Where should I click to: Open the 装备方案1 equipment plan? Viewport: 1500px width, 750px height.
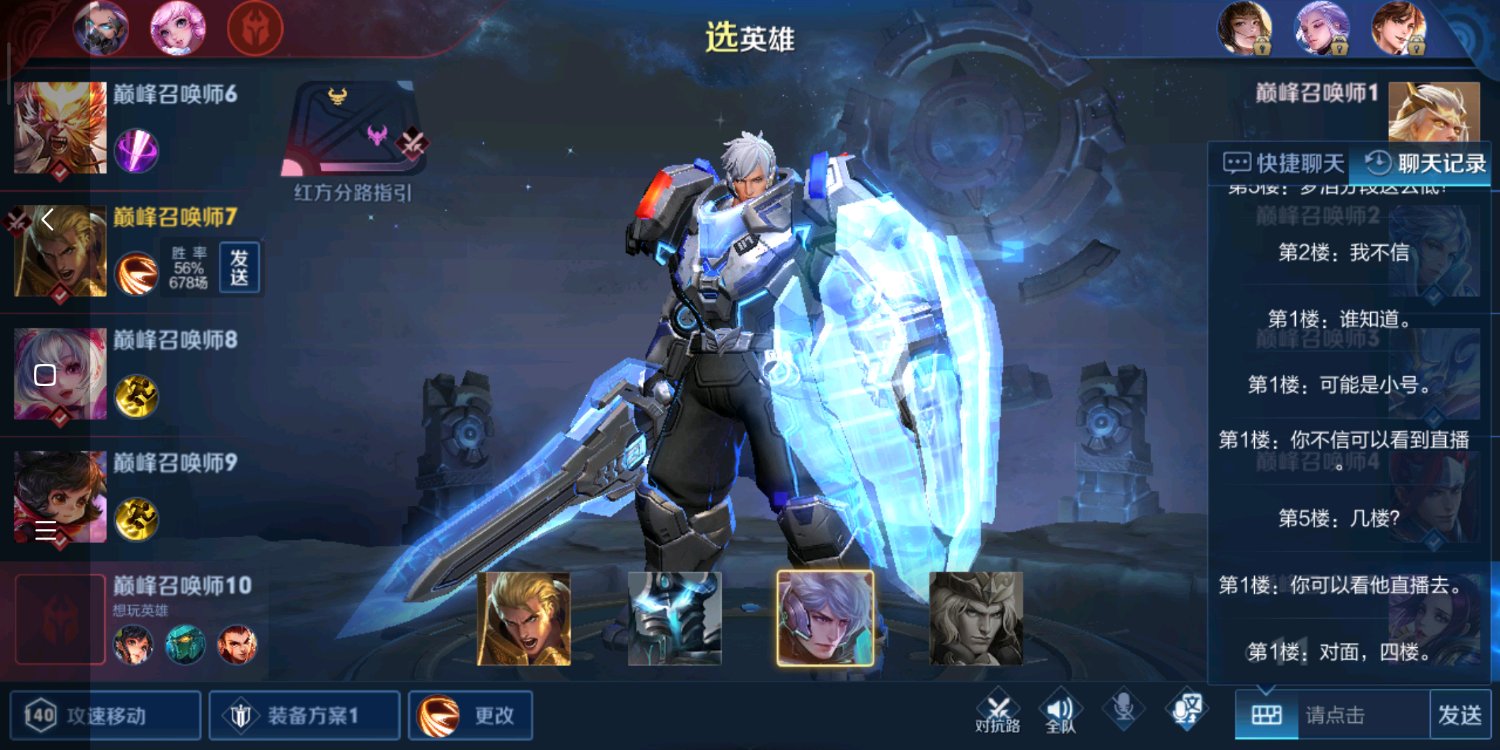point(304,715)
